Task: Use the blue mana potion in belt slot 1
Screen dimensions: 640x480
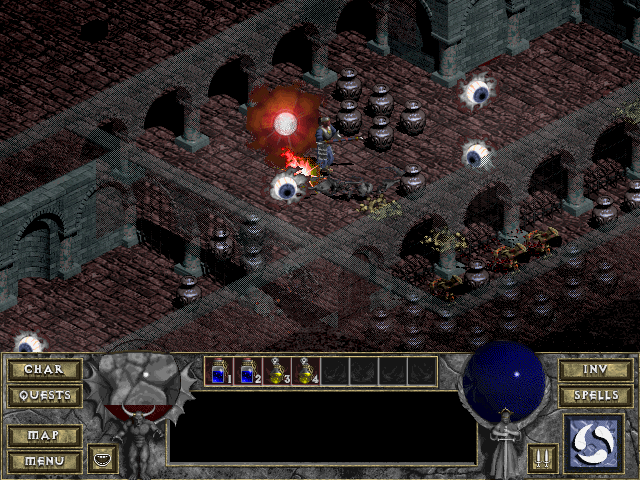Action: (x=219, y=371)
